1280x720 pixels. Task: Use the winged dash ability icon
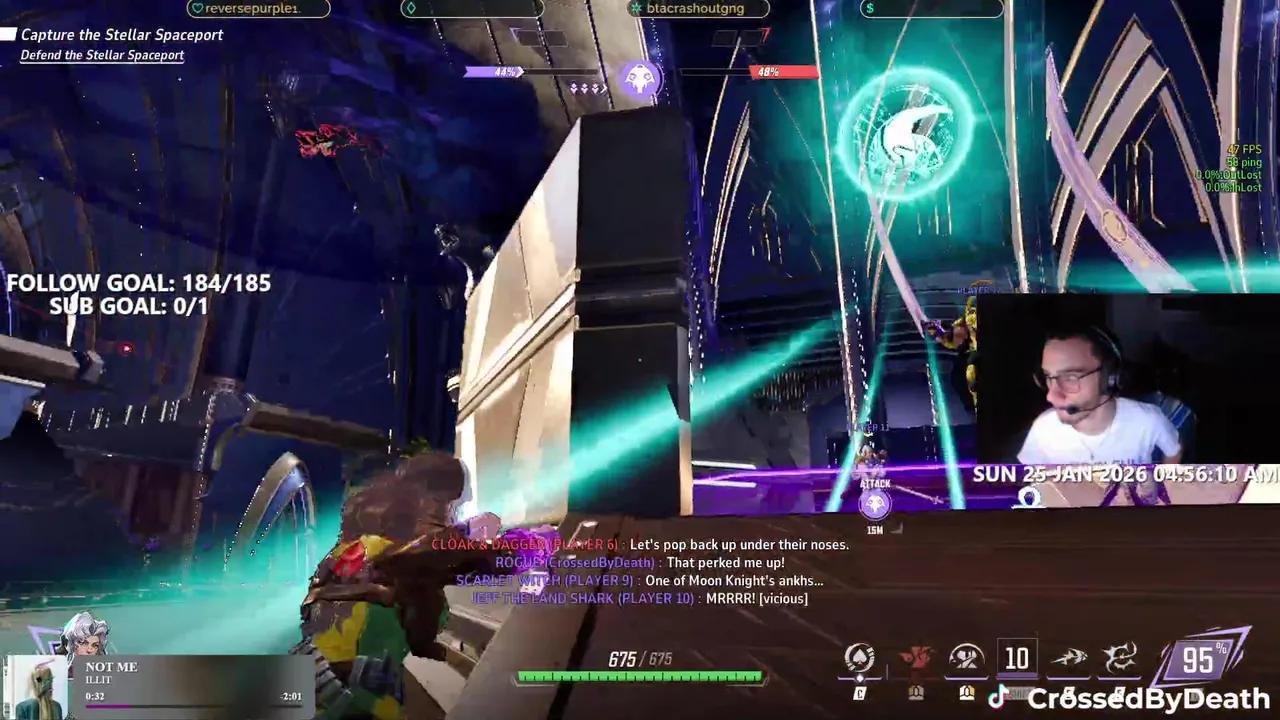click(x=1068, y=658)
